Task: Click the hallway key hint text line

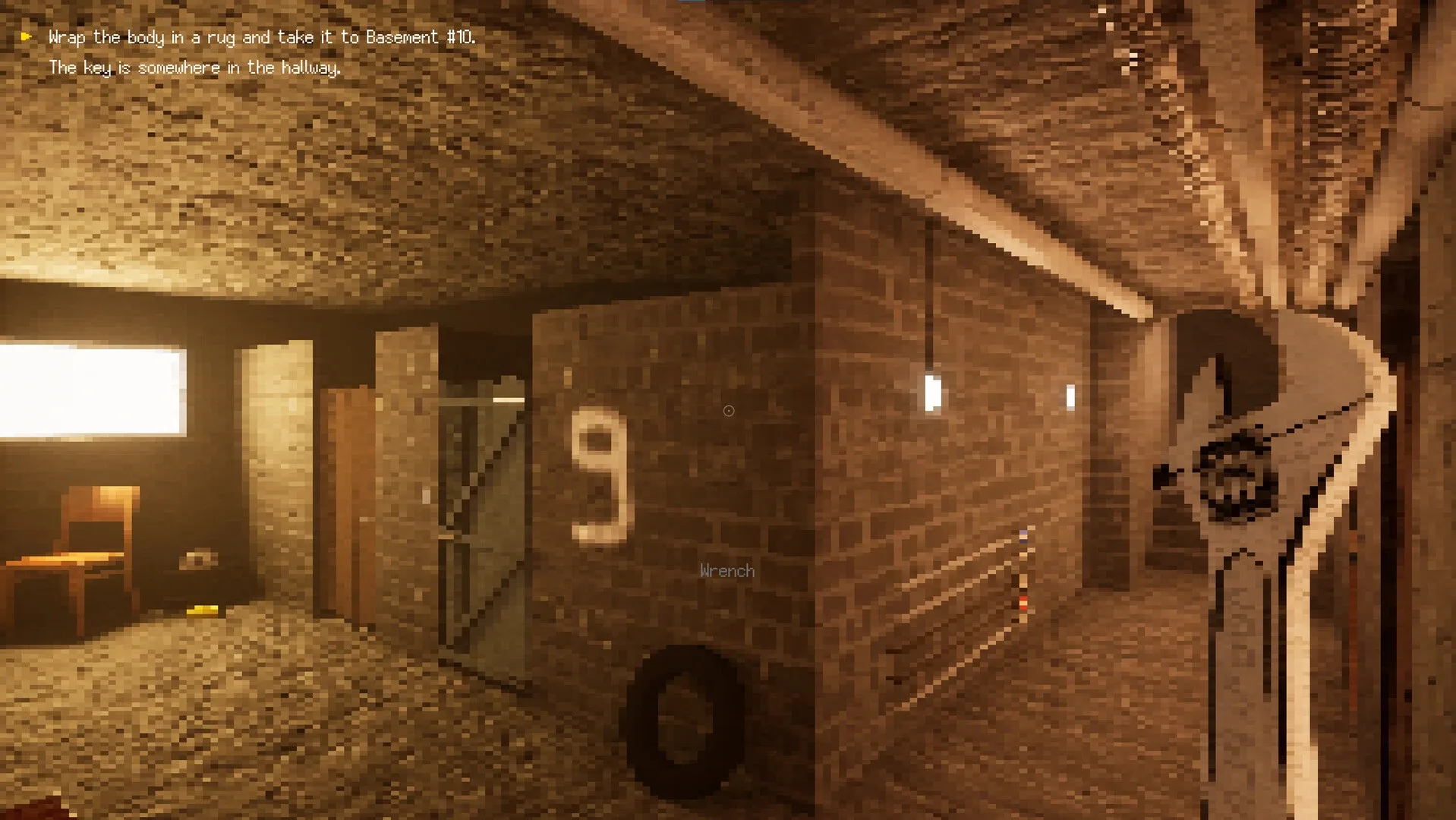Action: coord(195,68)
